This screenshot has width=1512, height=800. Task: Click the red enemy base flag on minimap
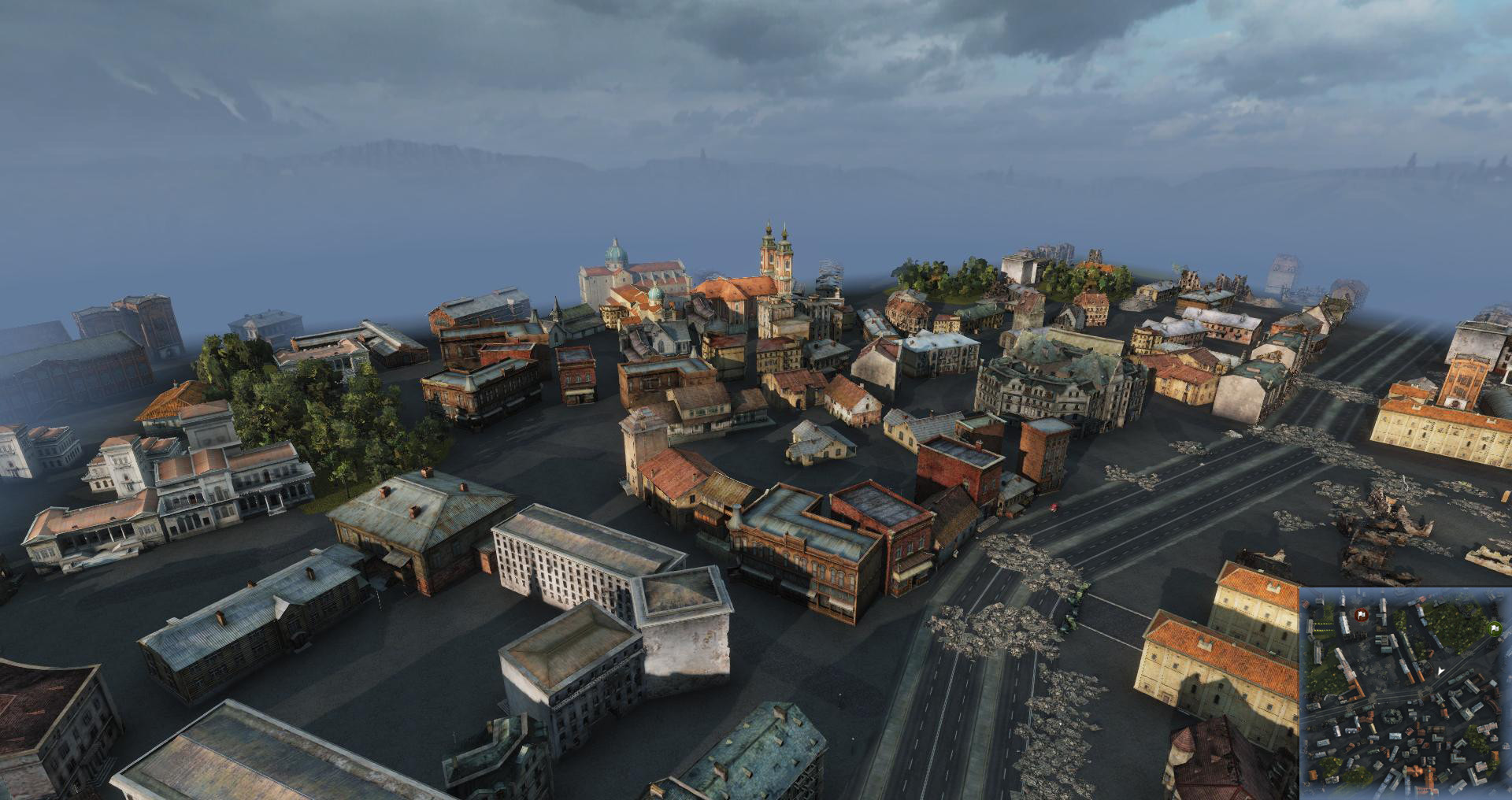(x=1362, y=613)
